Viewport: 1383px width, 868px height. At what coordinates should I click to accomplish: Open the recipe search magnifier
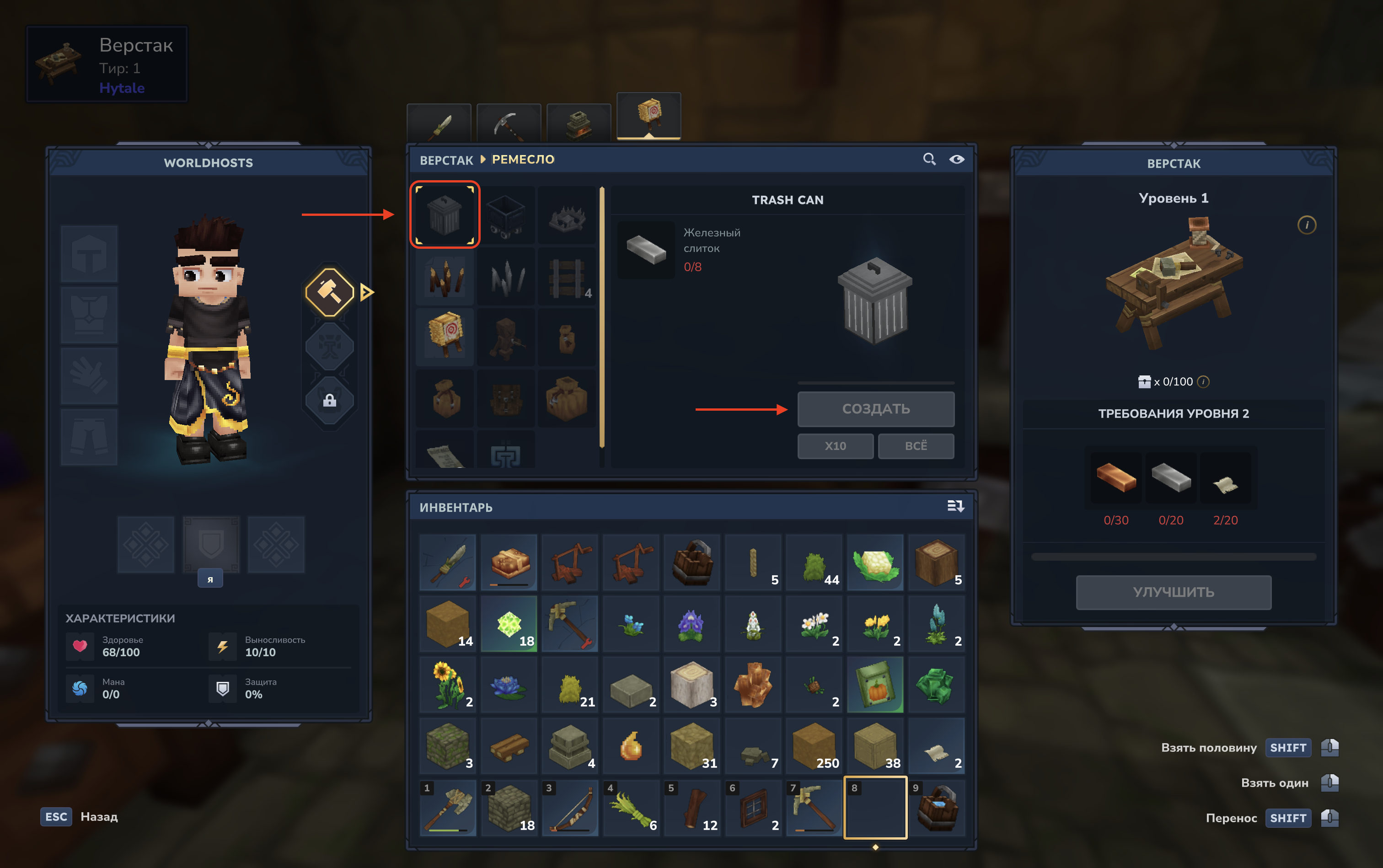929,159
